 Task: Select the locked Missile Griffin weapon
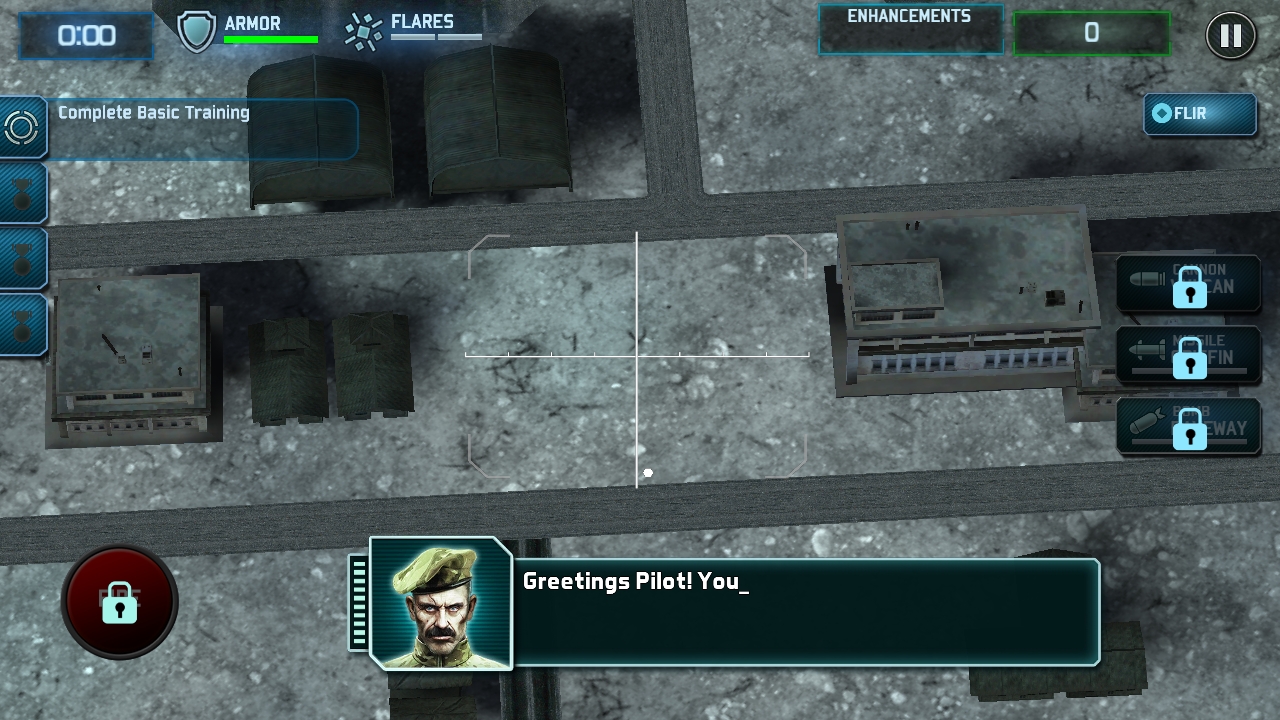[1188, 354]
